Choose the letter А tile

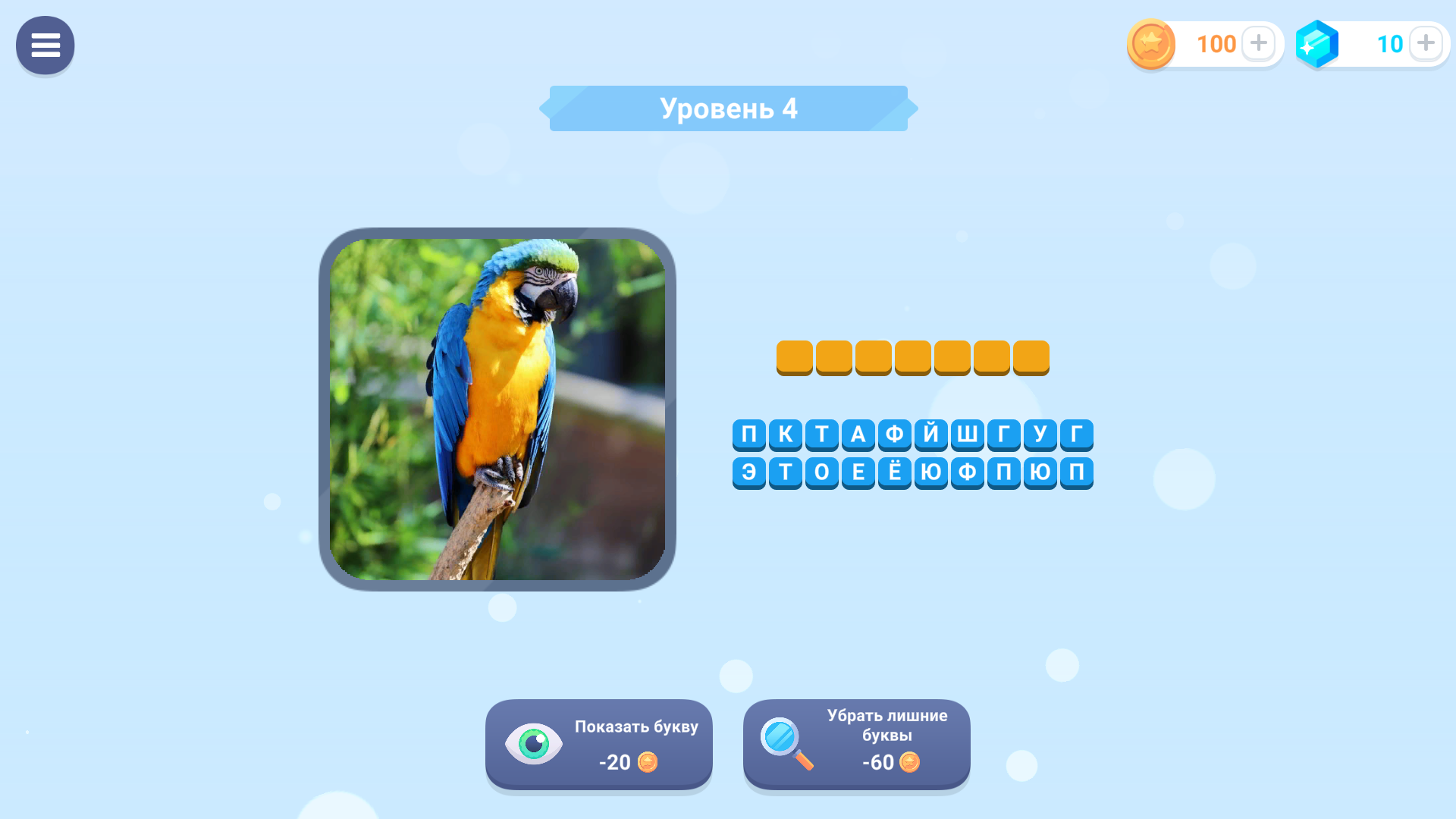[858, 435]
